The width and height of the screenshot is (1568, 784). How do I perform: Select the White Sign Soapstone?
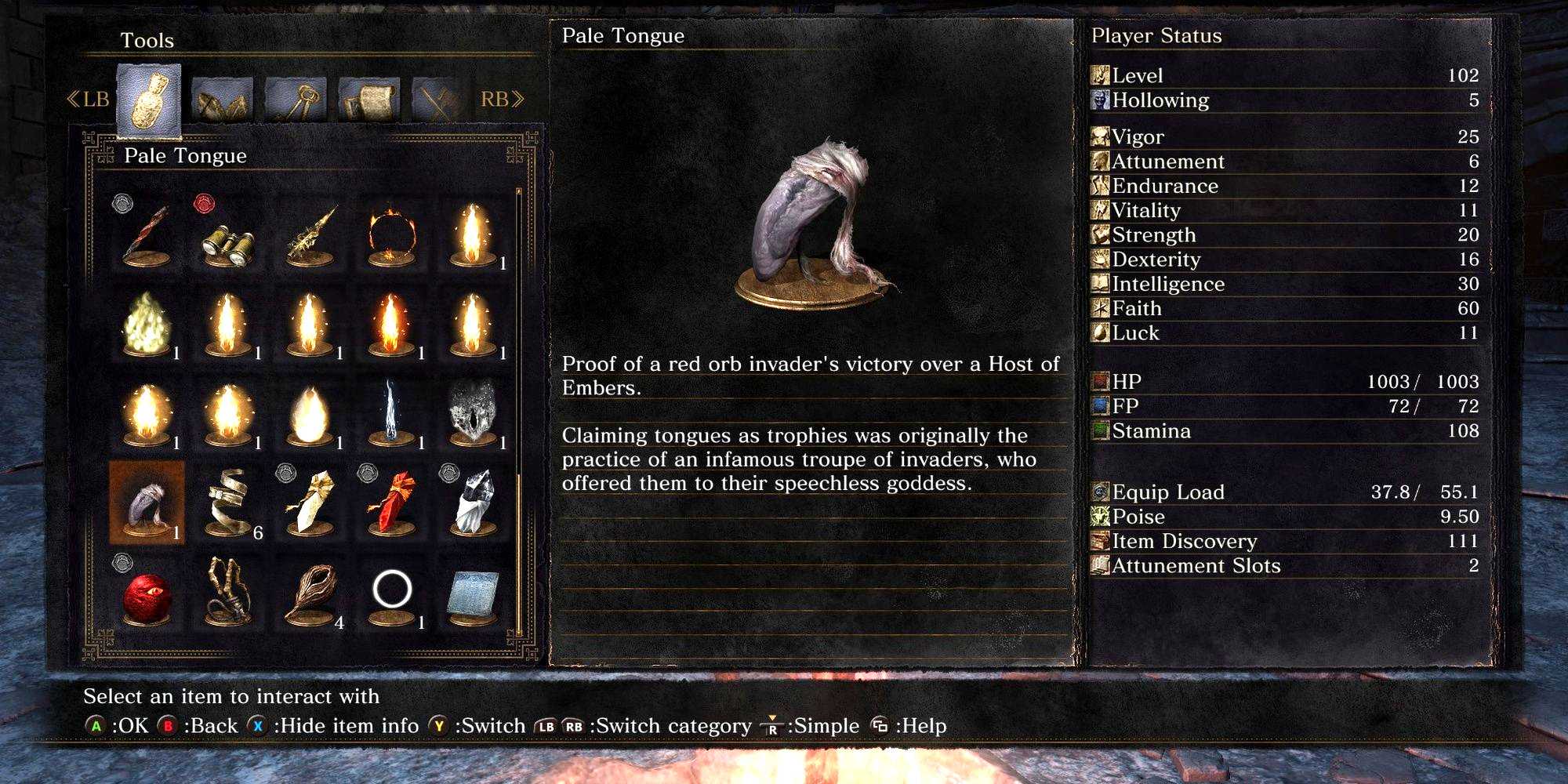coord(310,503)
